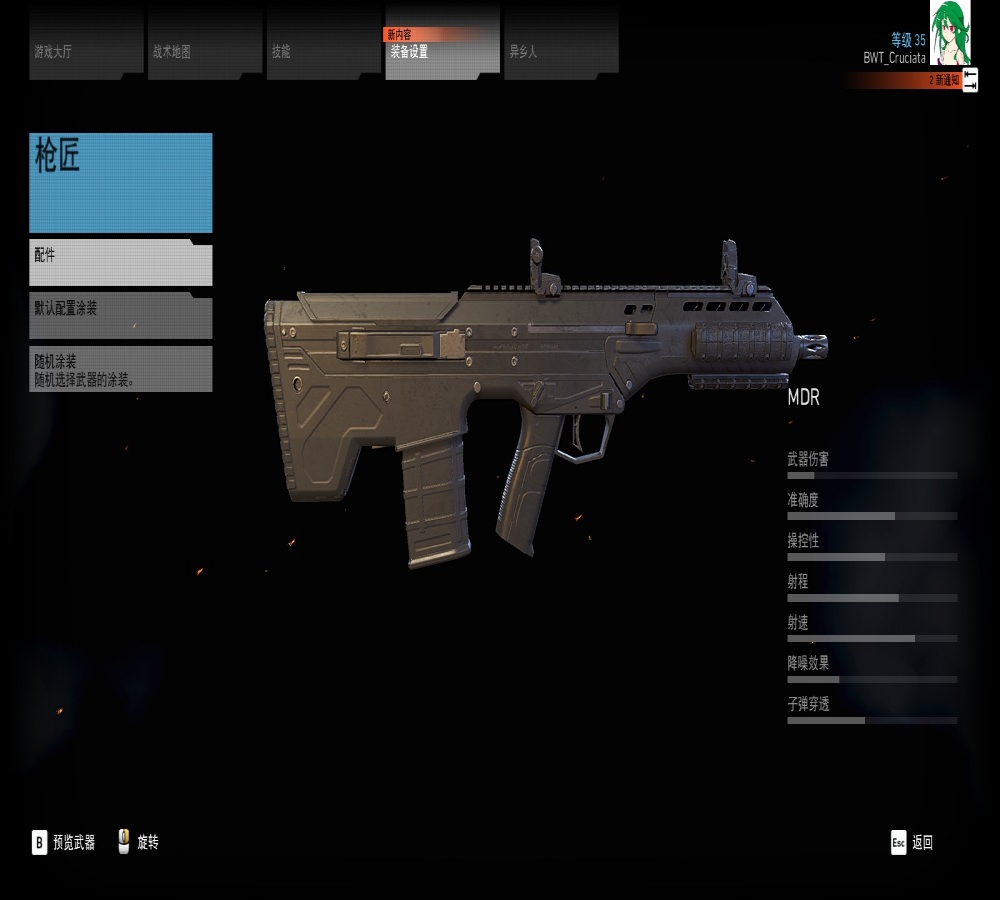Screen dimensions: 1000x900
Task: Click the 返回 back button
Action: click(x=912, y=843)
